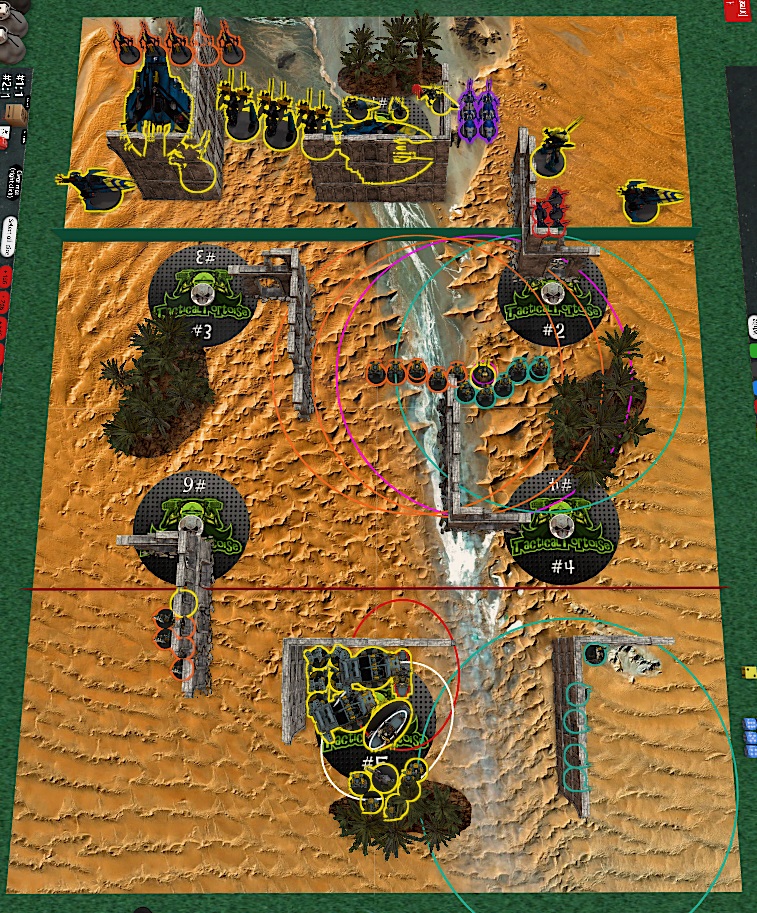757x913 pixels.
Task: Select objective marker #6
Action: (x=190, y=523)
